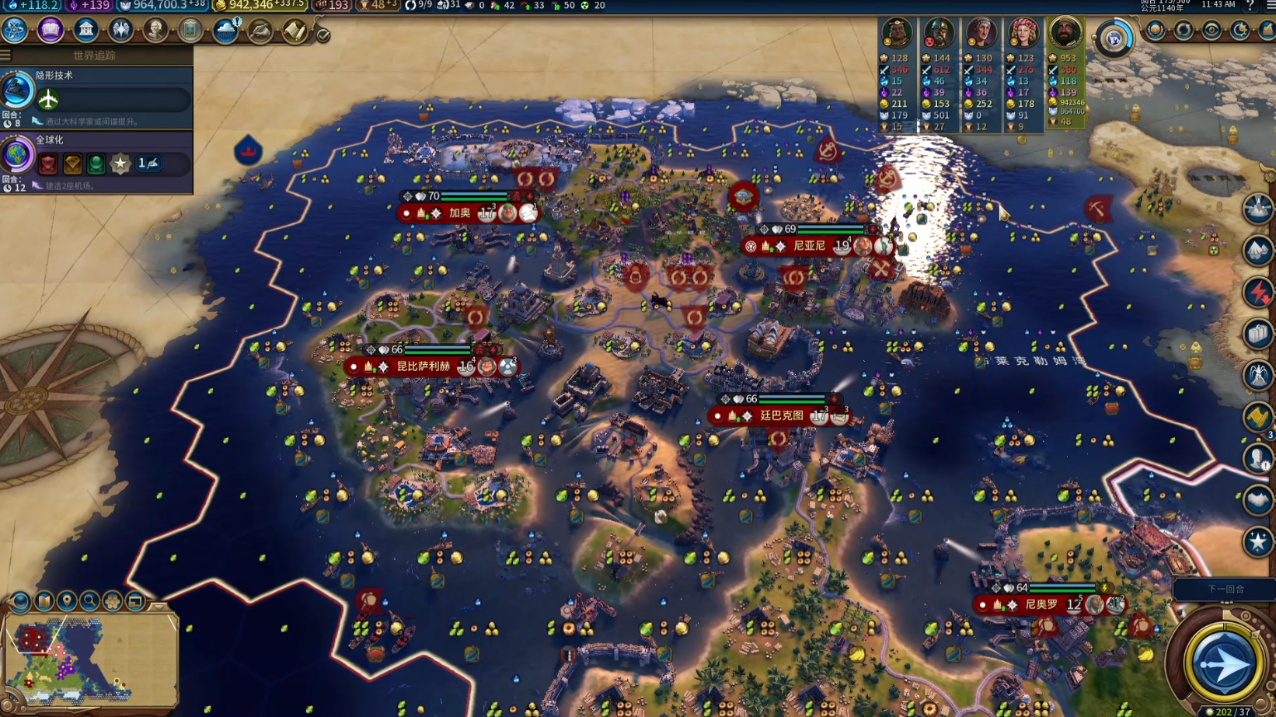The width and height of the screenshot is (1276, 717).
Task: Open the flower-crowned leader portrait
Action: pos(1023,34)
